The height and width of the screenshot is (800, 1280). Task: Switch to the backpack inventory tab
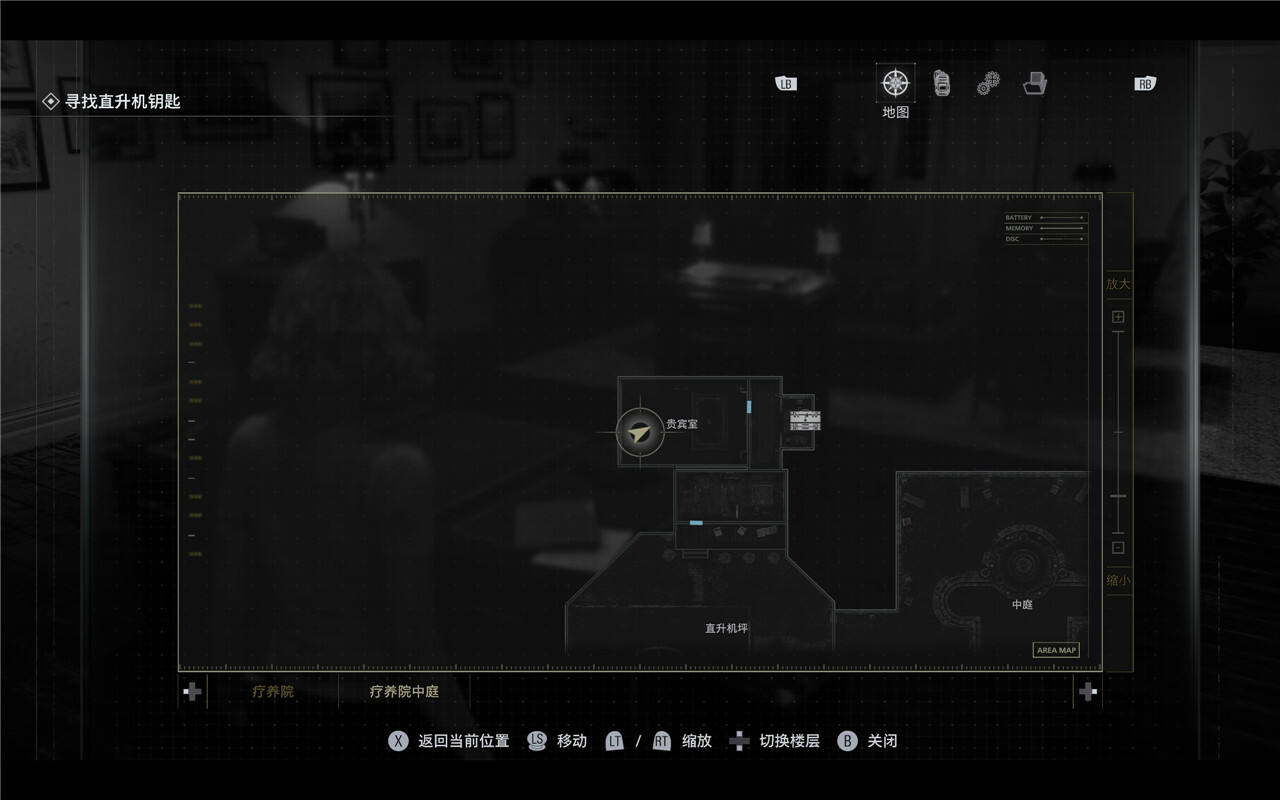point(942,83)
